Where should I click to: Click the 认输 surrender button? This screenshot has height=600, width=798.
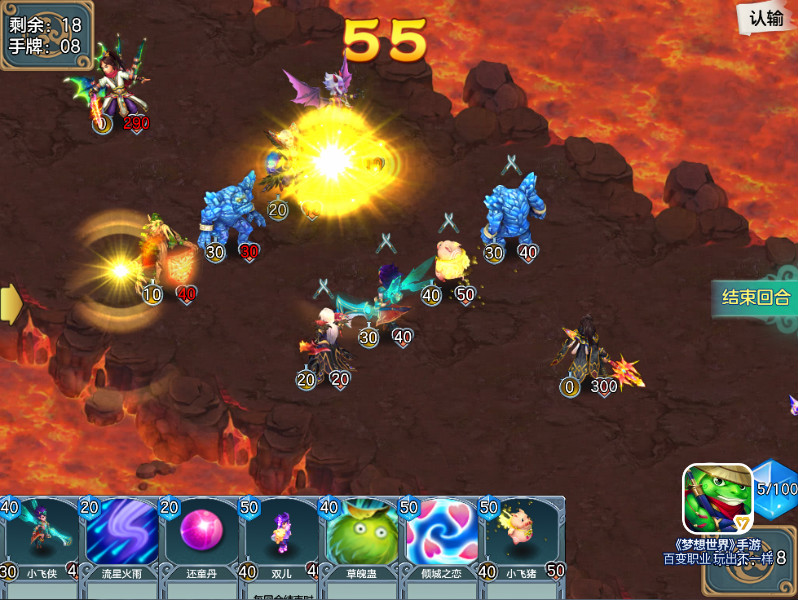point(765,18)
